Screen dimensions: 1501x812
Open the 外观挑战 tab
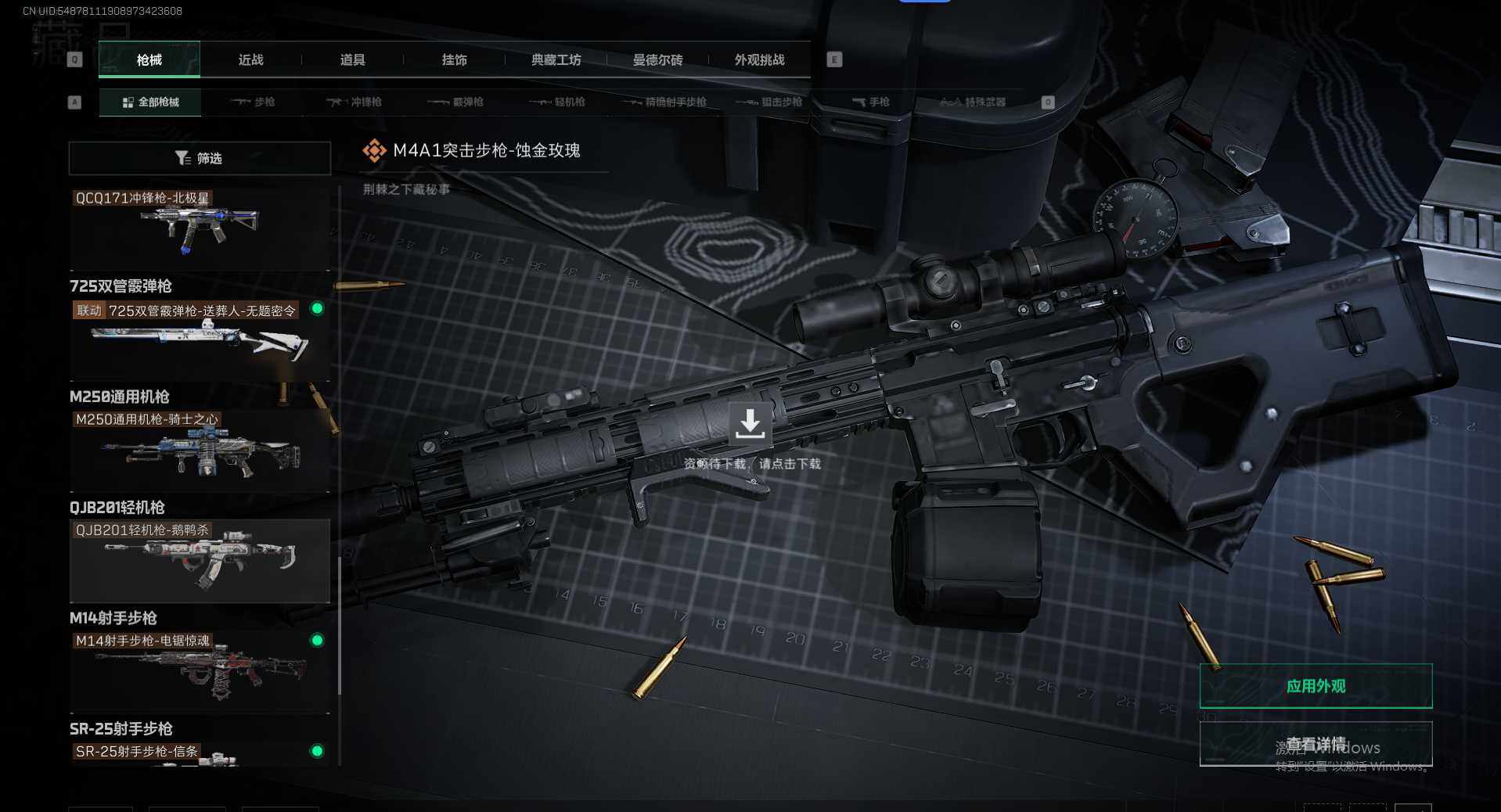click(759, 60)
